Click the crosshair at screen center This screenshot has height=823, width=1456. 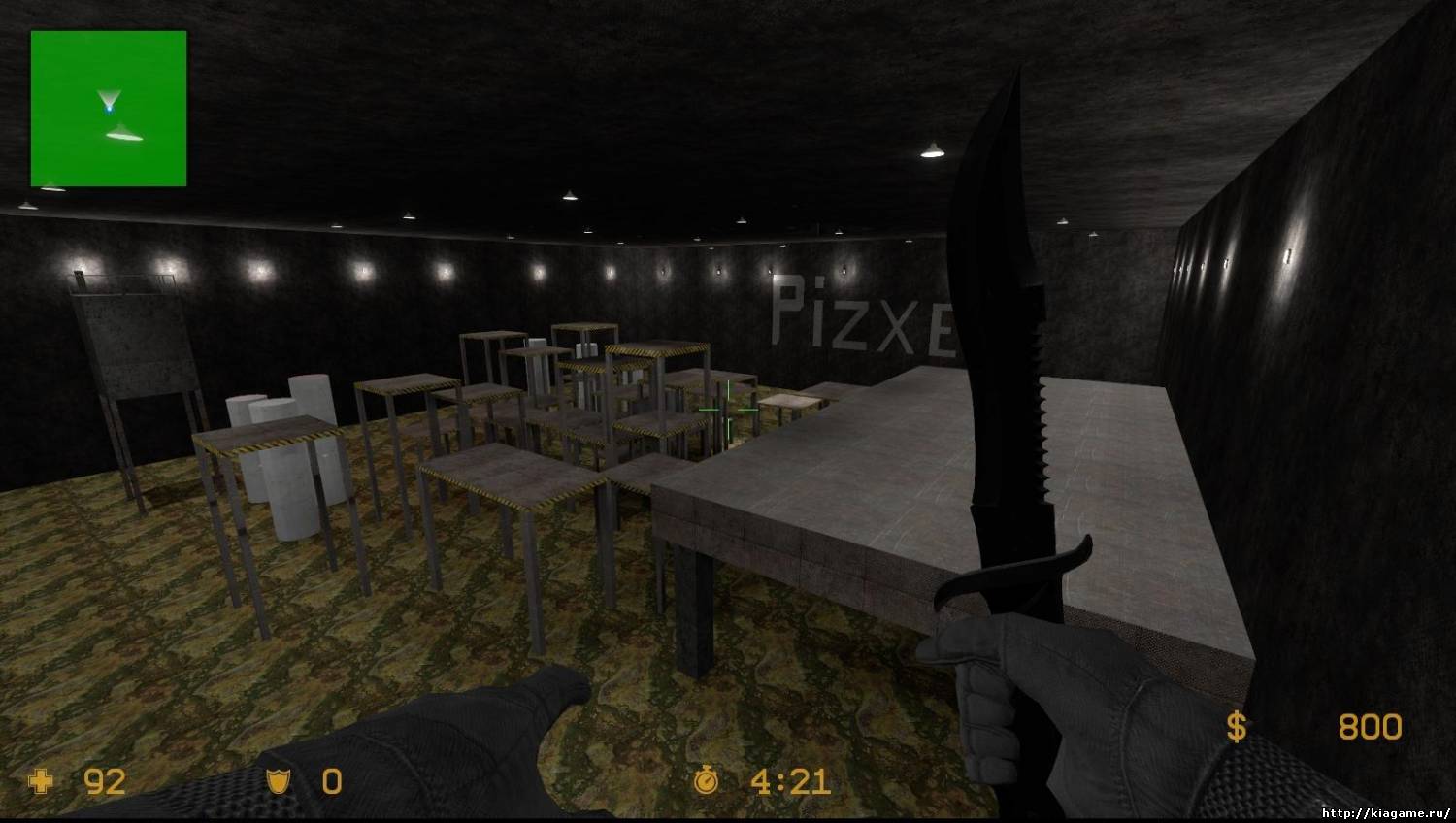[x=728, y=411]
